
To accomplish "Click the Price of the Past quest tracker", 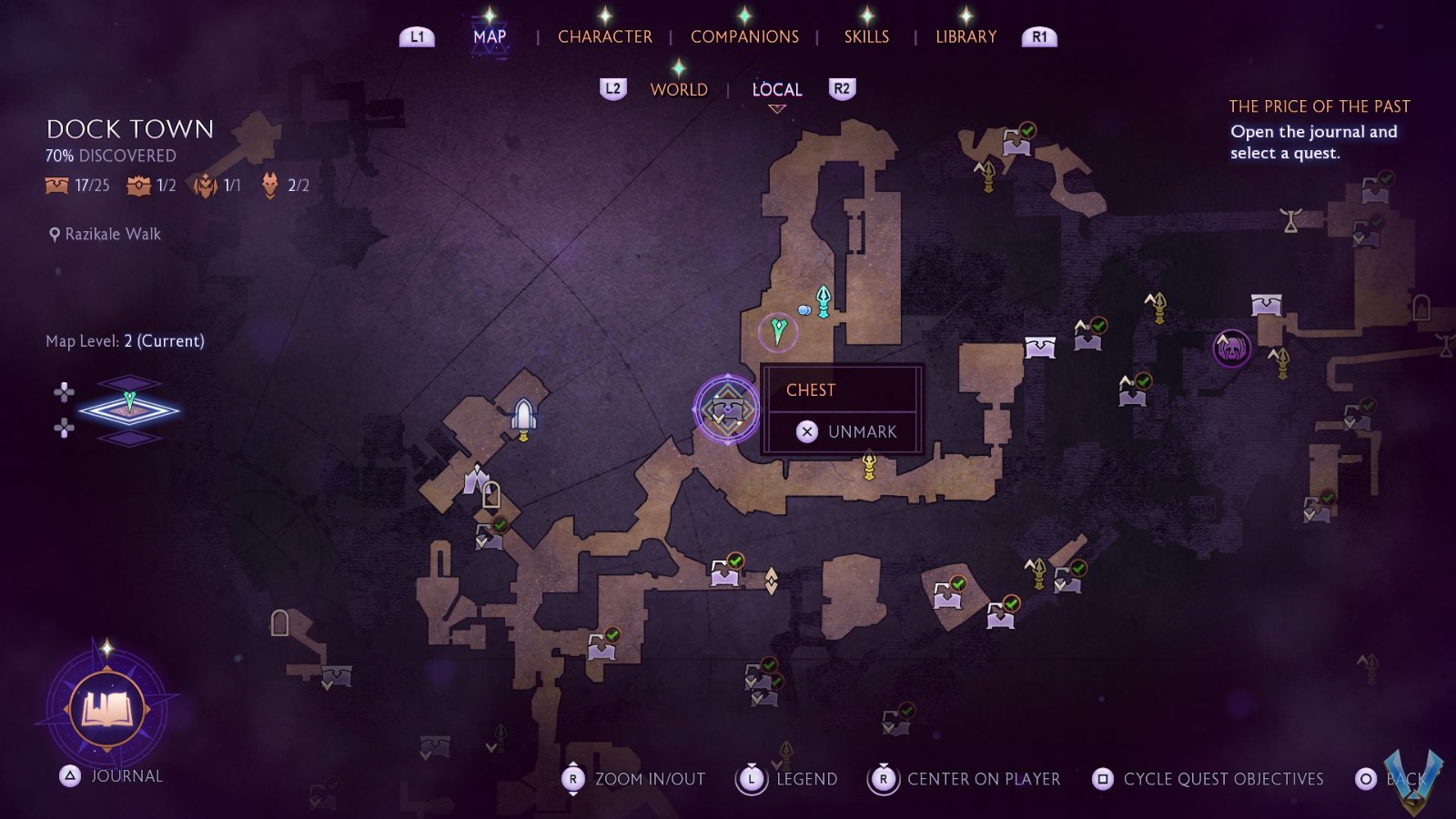I will (x=1319, y=130).
